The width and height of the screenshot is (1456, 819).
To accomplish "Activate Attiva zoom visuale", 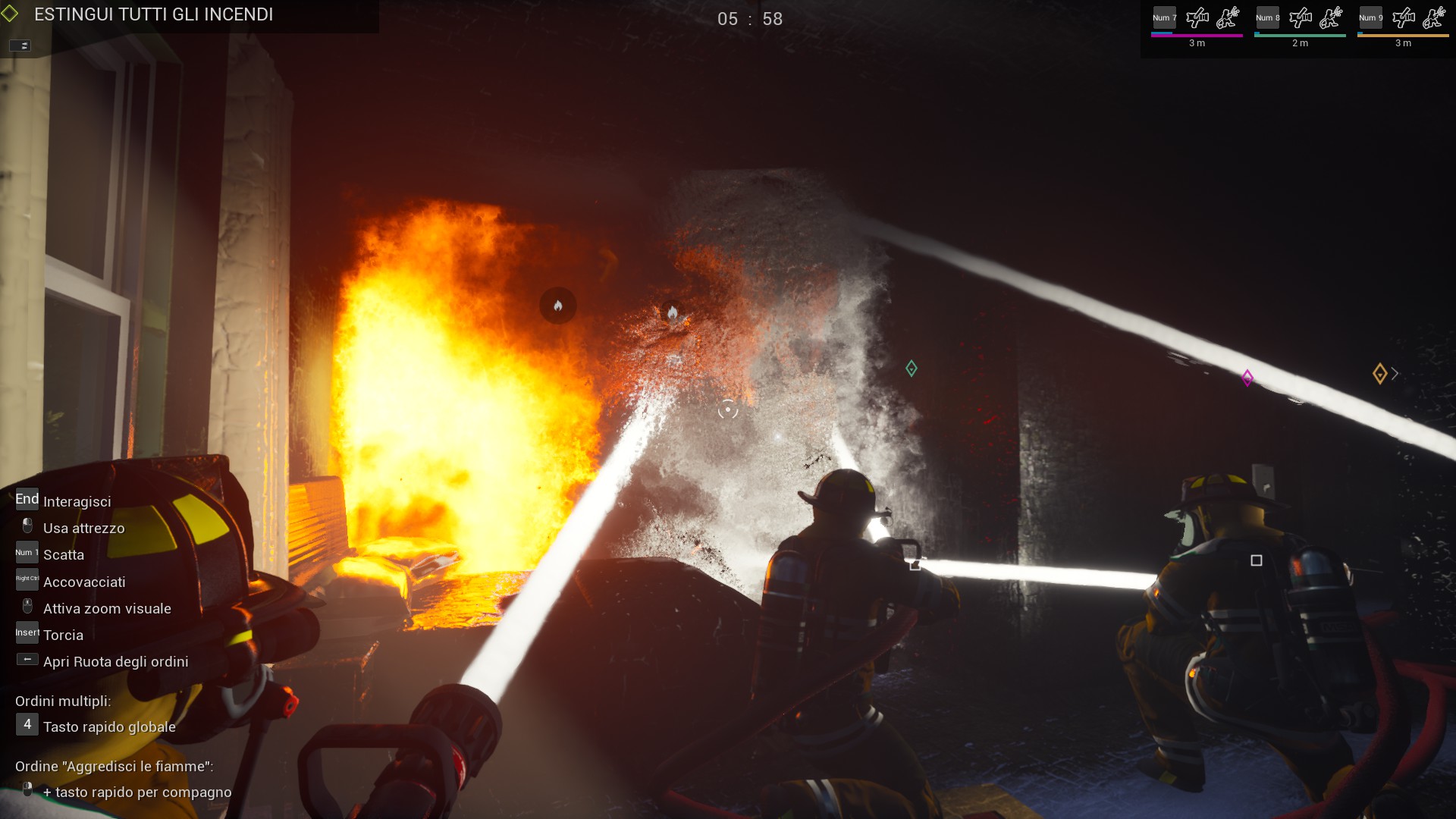I will pos(107,608).
